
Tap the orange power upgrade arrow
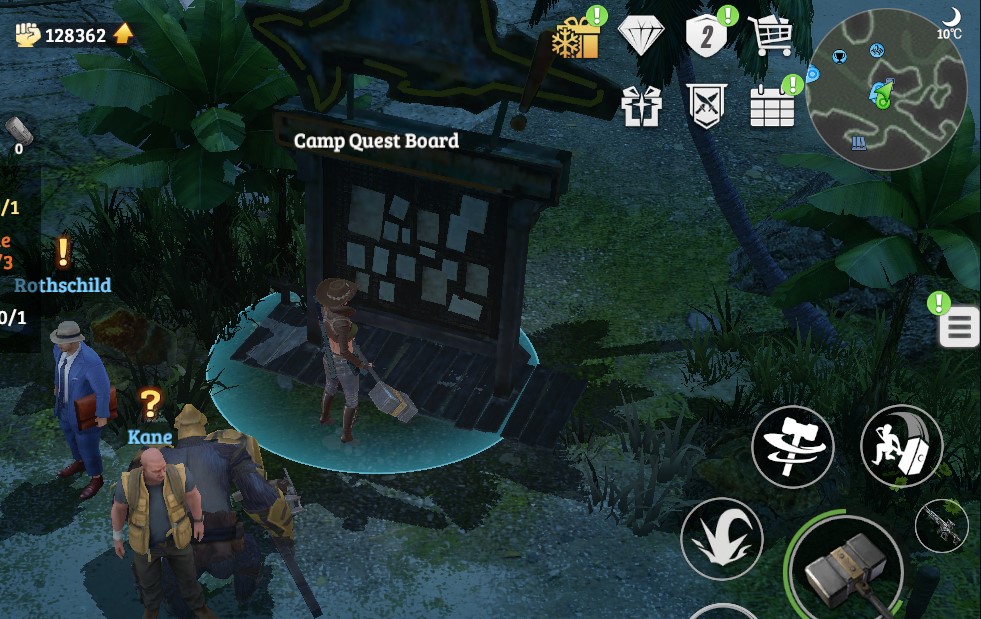click(x=123, y=35)
